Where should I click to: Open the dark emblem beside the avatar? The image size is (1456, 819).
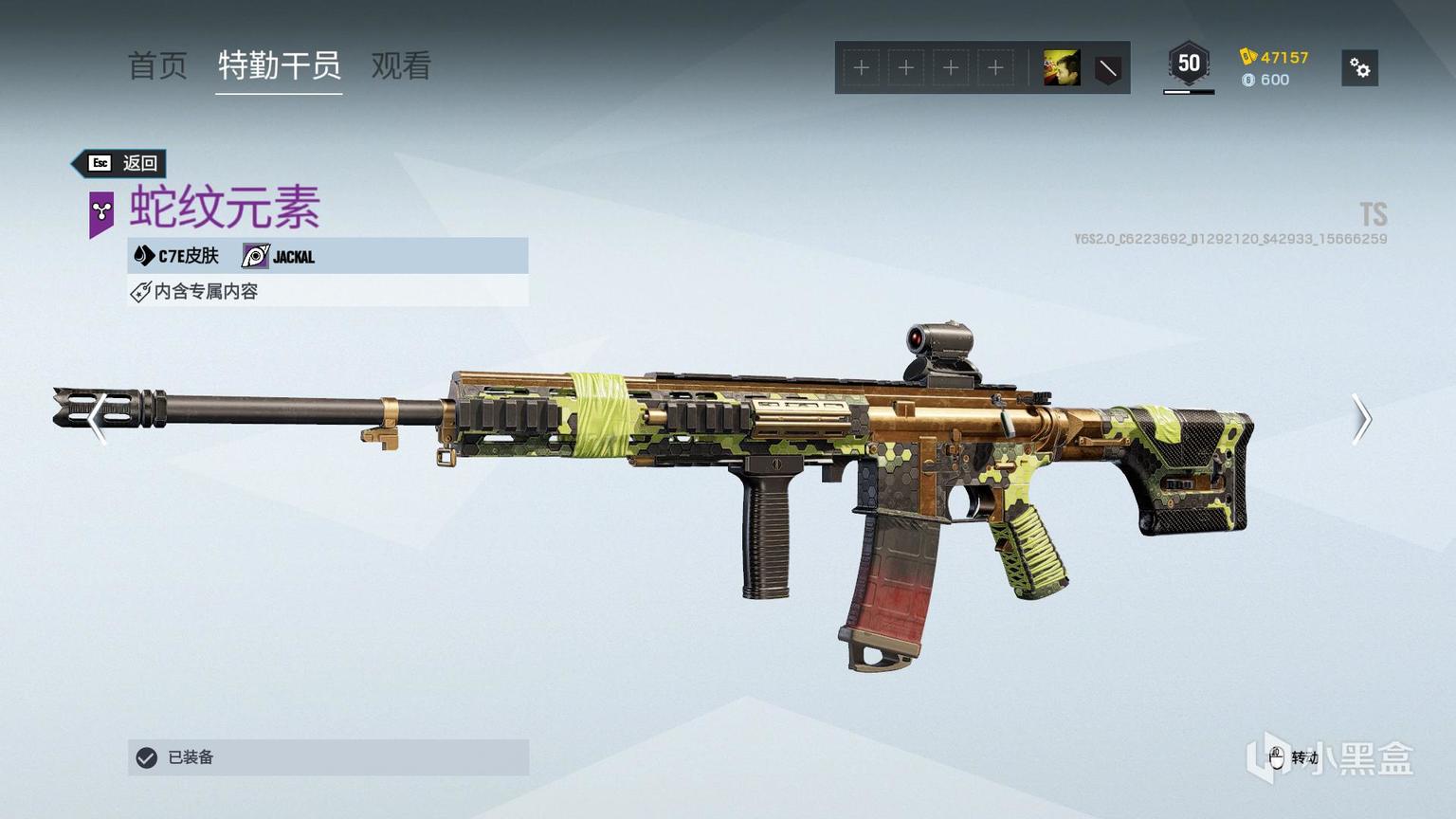tap(1107, 68)
